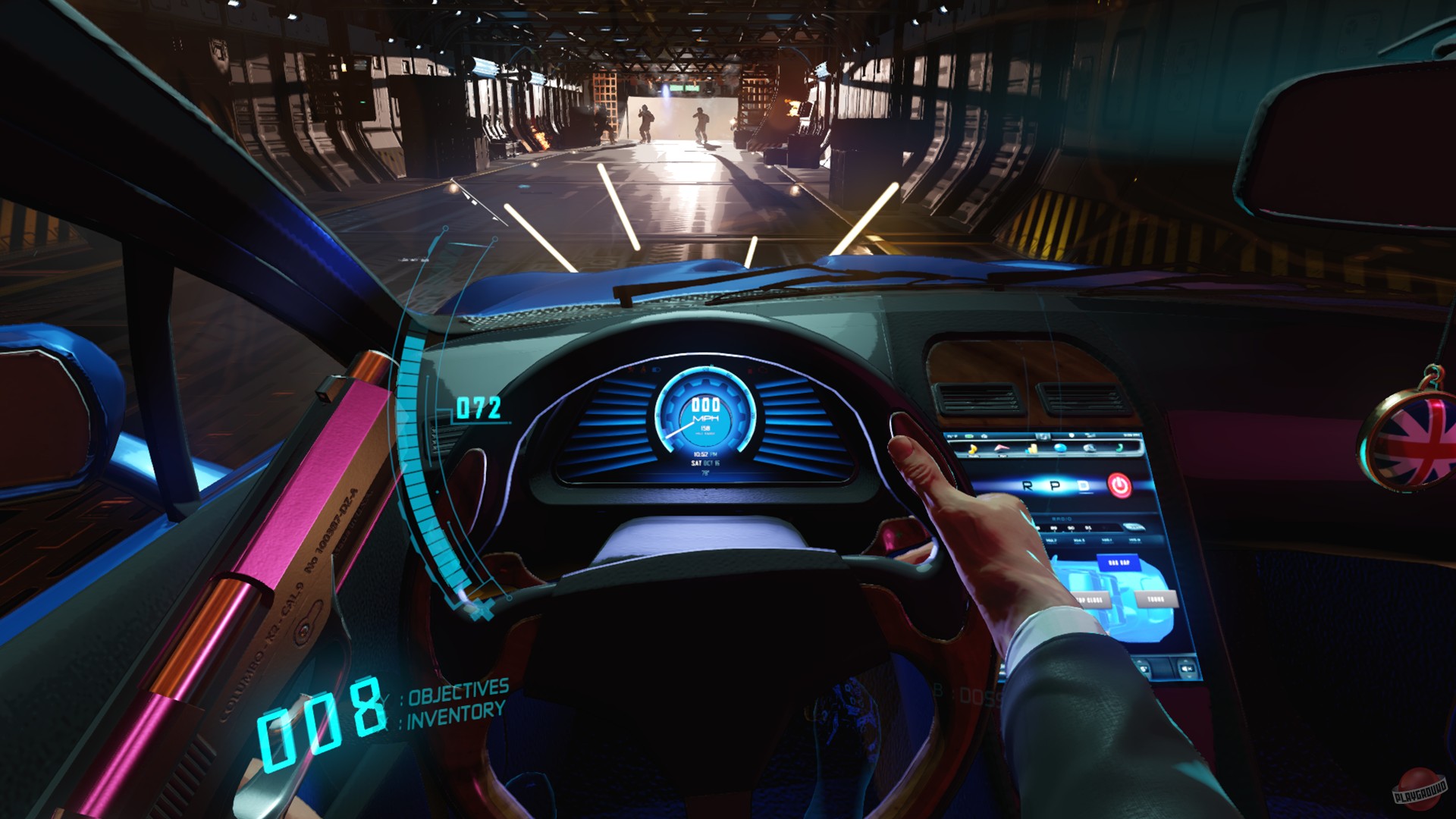Image resolution: width=1456 pixels, height=819 pixels.
Task: Expand the station seek control beside the presets
Action: click(x=1135, y=526)
